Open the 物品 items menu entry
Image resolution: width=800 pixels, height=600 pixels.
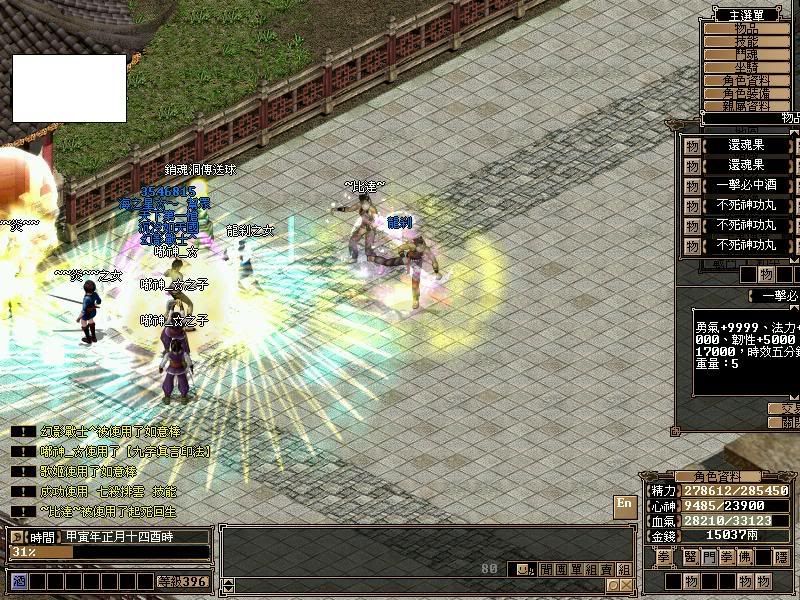tap(746, 28)
